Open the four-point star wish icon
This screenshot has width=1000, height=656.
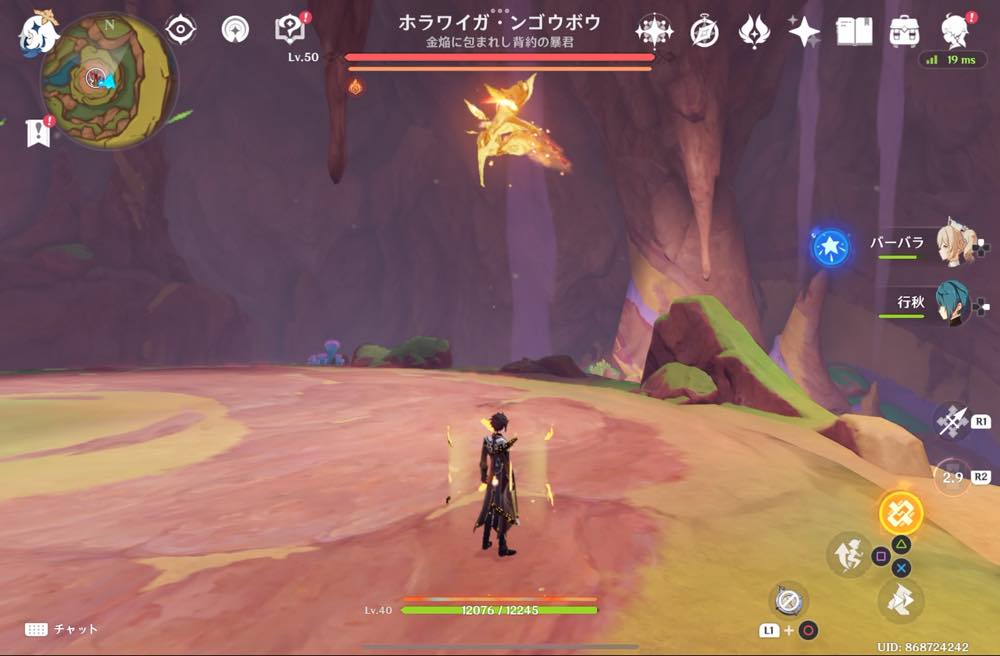(x=804, y=32)
